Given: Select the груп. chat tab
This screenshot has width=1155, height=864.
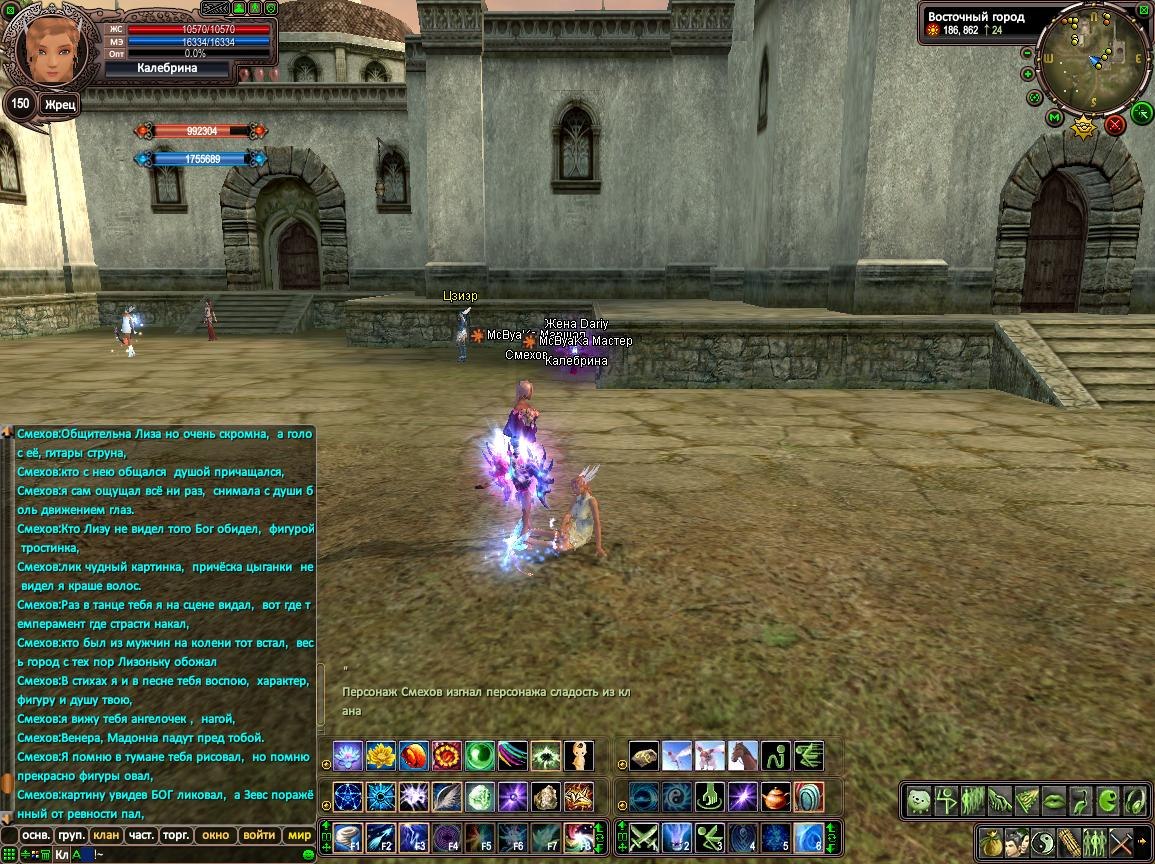Looking at the screenshot, I should [71, 835].
